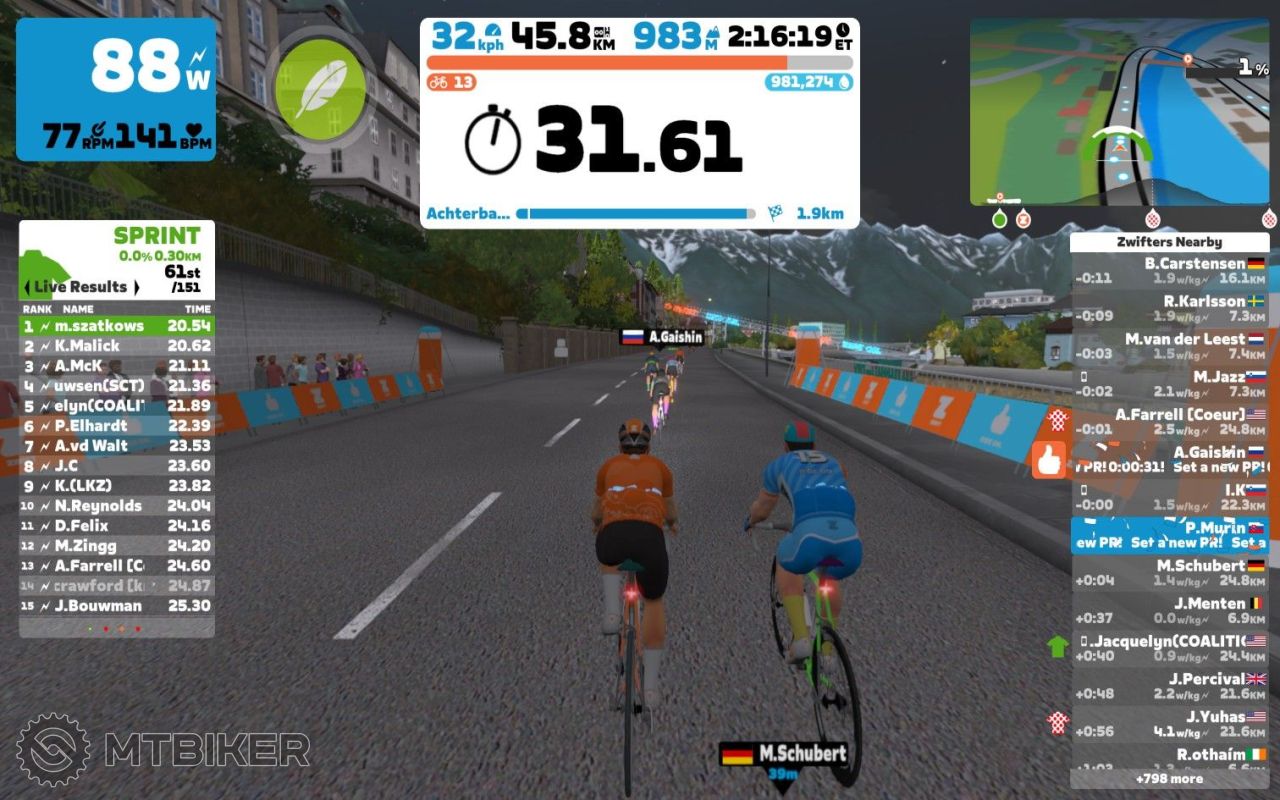
Task: Choose P.Elhardt's sprint result row
Action: pyautogui.click(x=117, y=426)
